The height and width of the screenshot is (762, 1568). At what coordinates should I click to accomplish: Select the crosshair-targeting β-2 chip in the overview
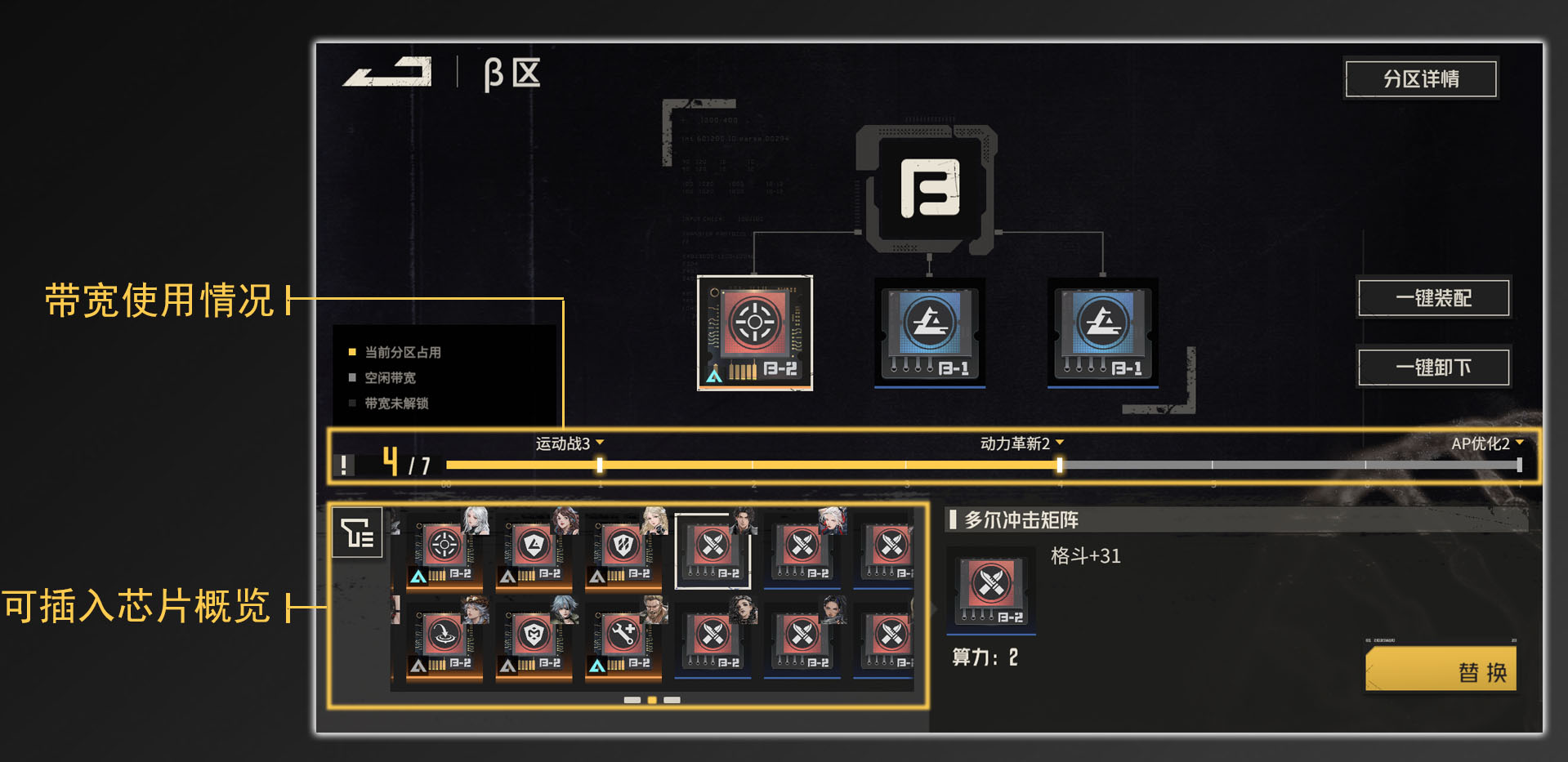coord(441,543)
